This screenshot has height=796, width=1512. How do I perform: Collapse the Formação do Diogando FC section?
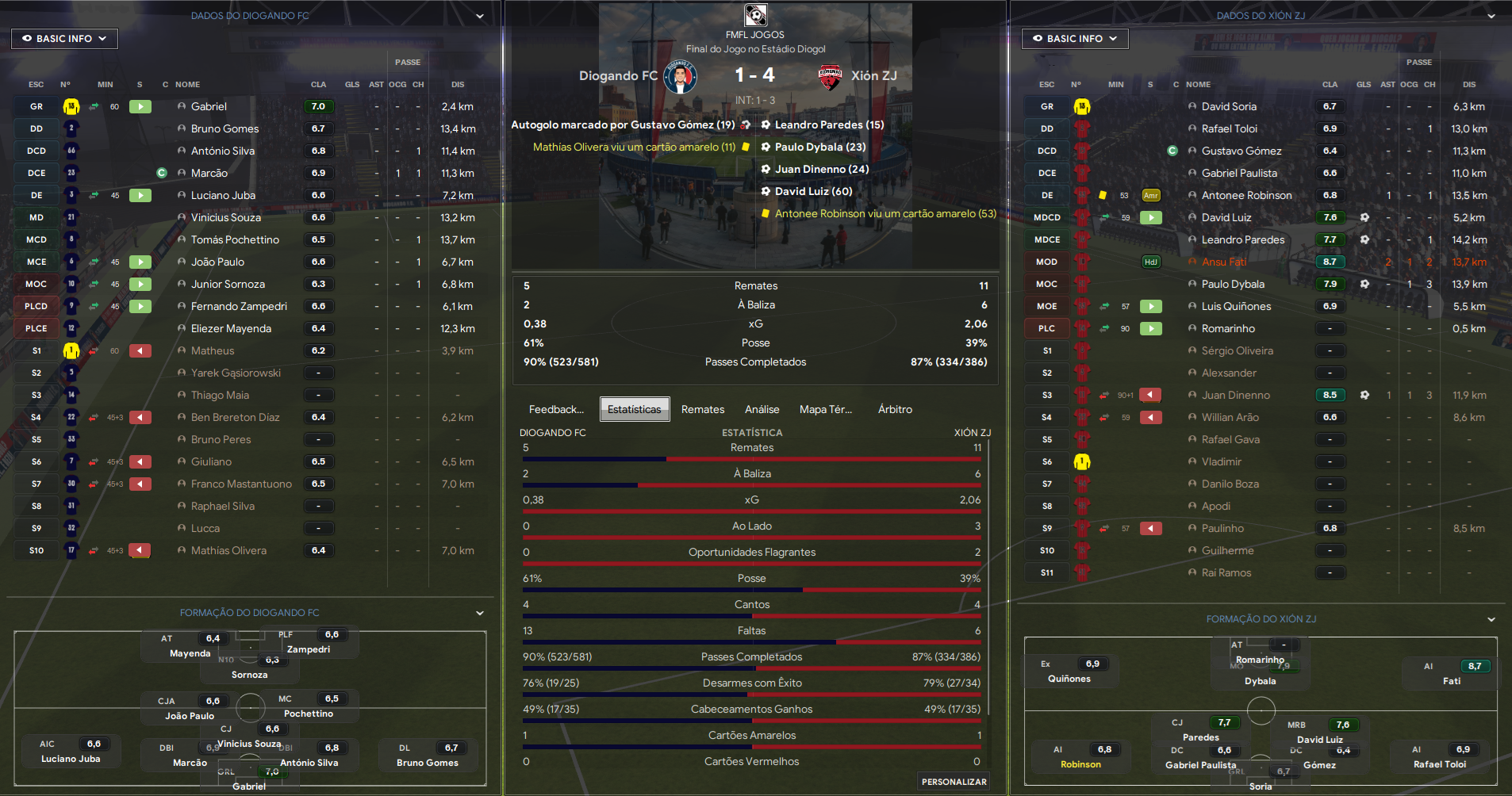click(480, 613)
